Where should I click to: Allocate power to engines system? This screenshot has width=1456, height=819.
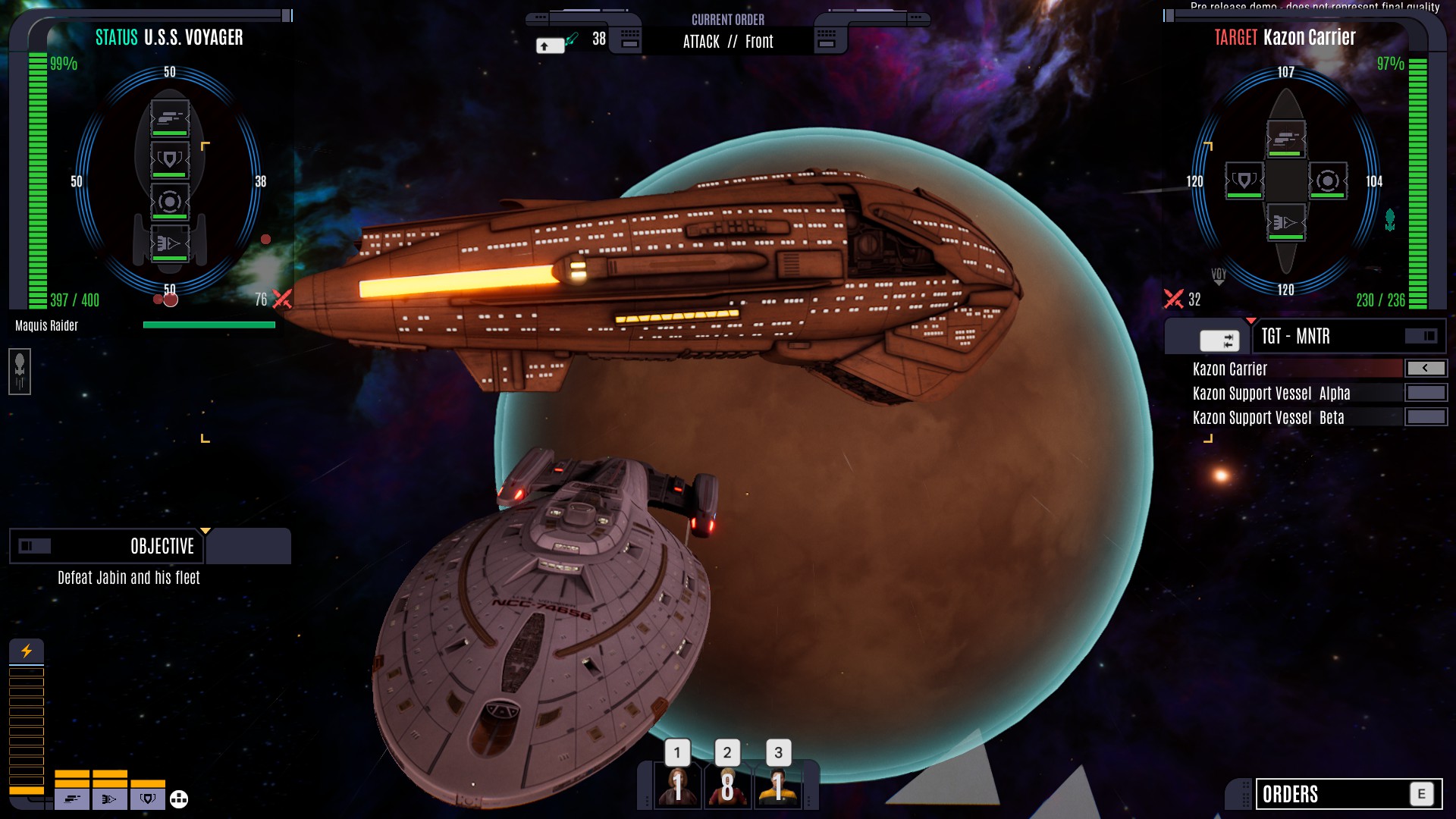click(x=110, y=799)
